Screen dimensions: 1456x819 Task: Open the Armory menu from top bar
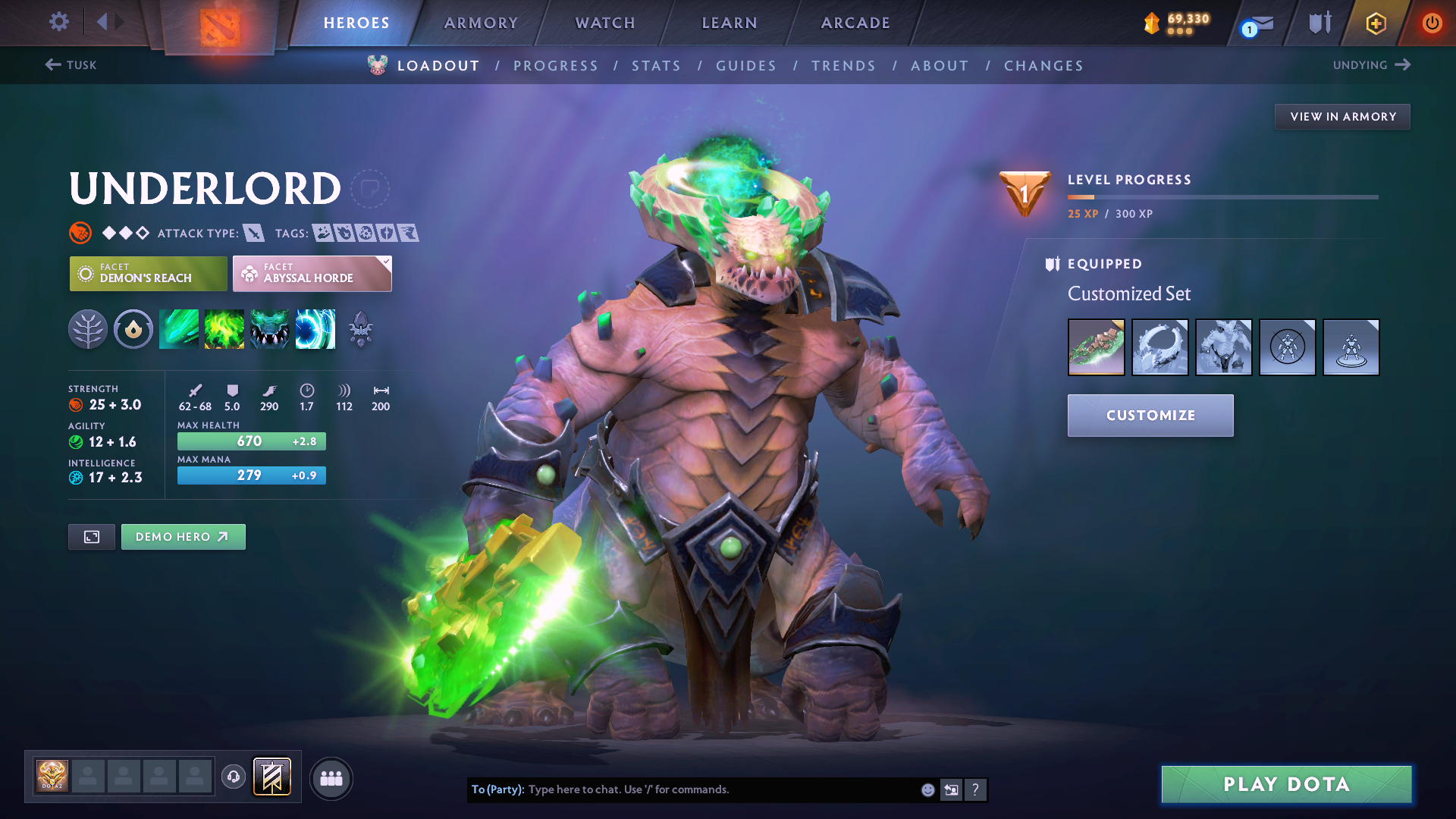(x=481, y=23)
